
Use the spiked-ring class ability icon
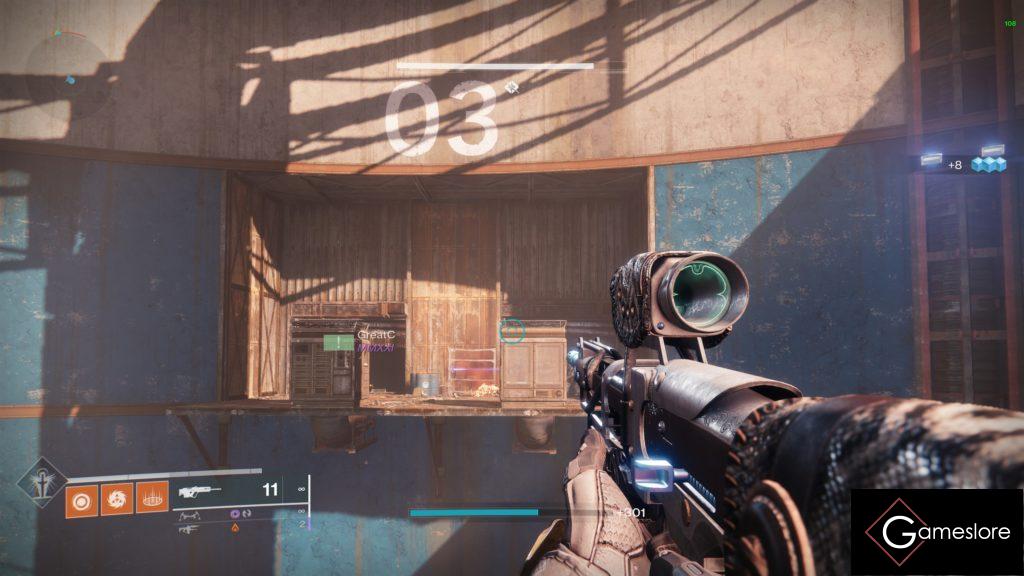pos(151,498)
